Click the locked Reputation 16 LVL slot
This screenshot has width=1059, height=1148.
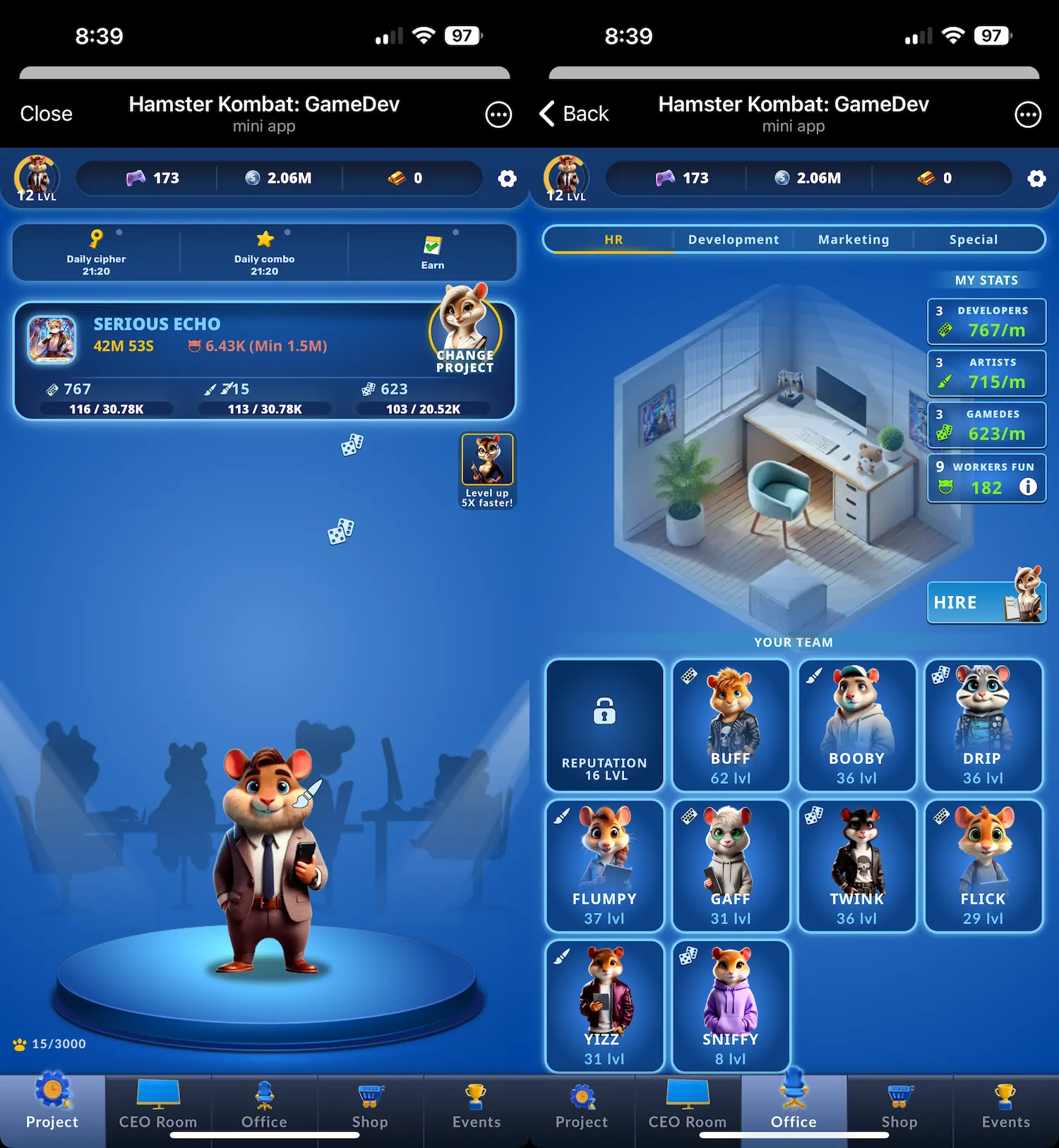604,725
